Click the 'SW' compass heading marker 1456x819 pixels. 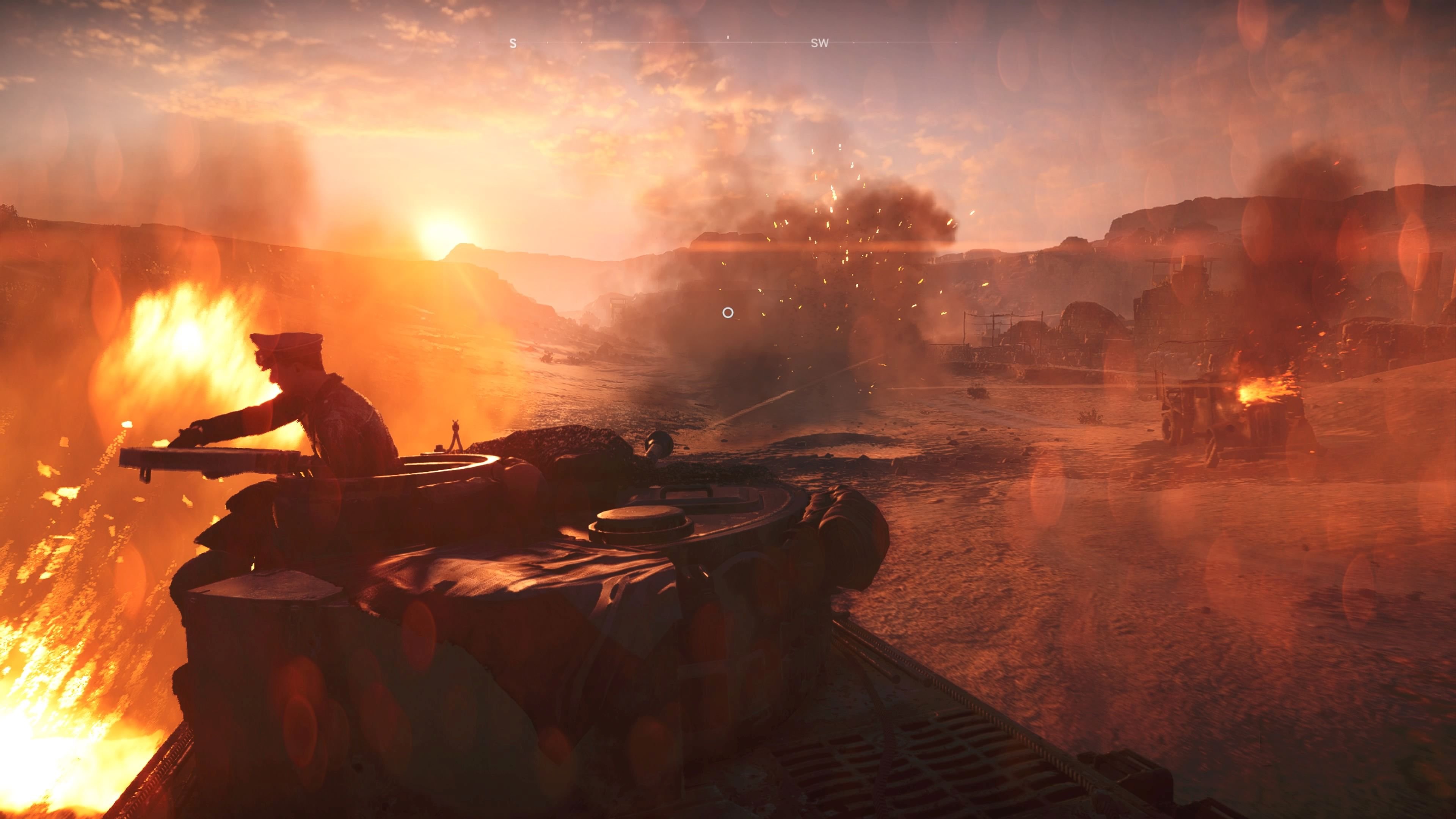[x=820, y=42]
